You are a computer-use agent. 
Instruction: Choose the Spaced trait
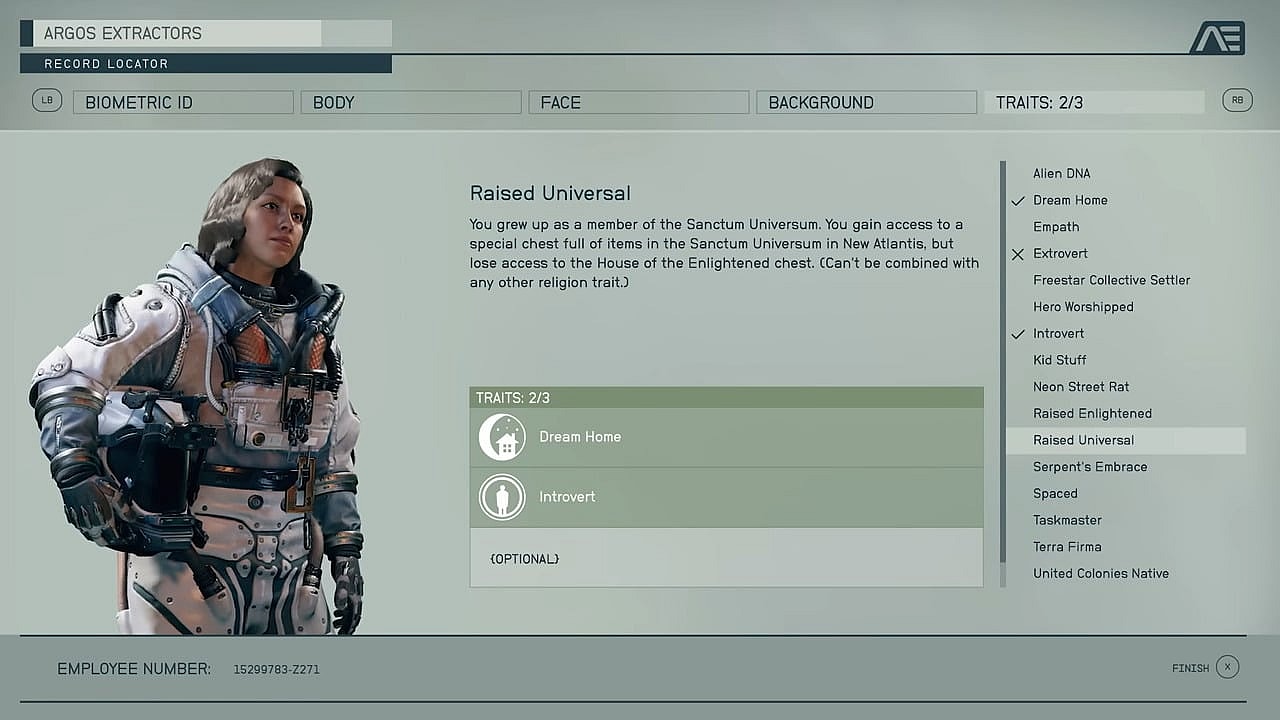coord(1055,493)
